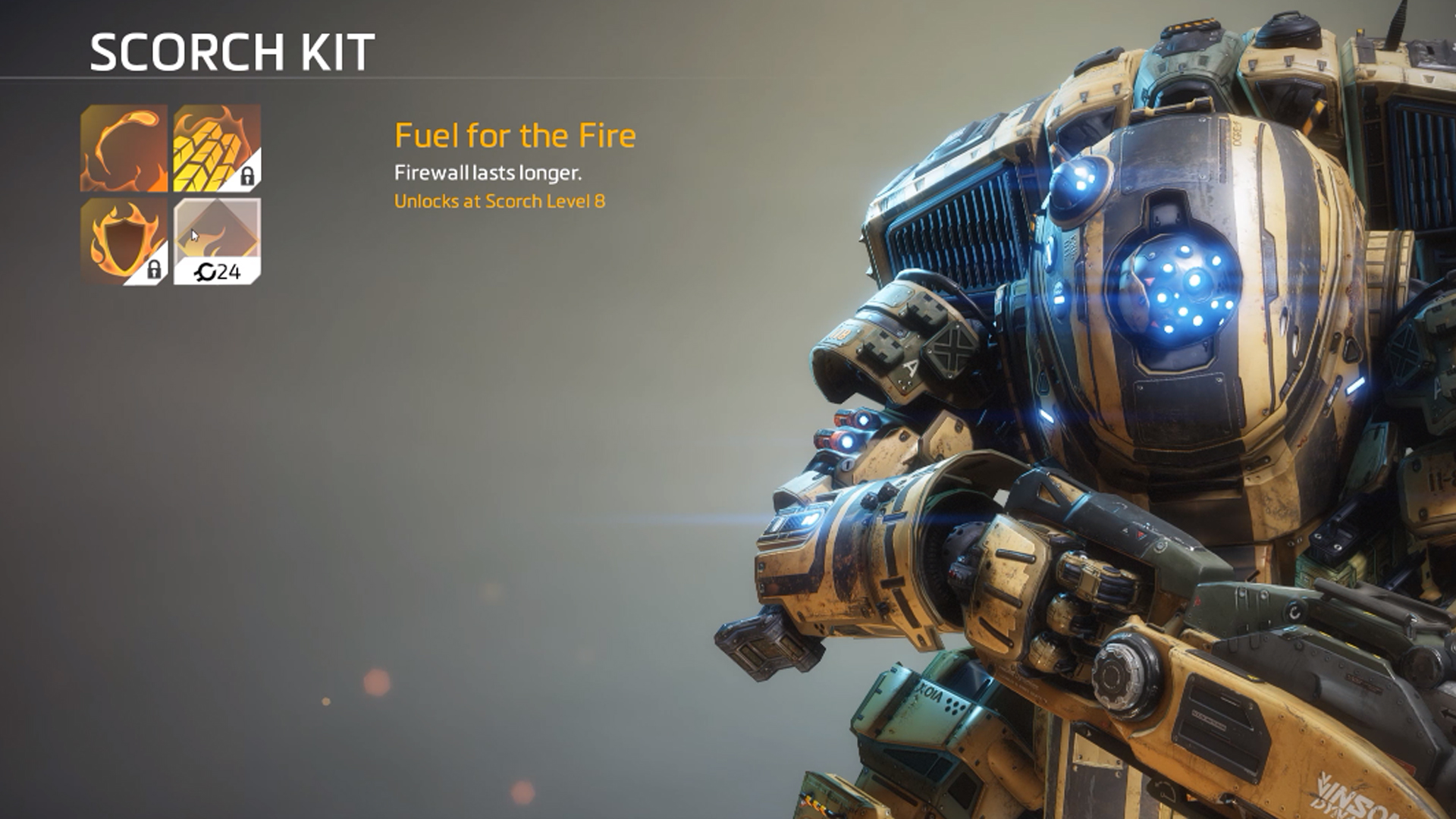This screenshot has width=1456, height=819.
Task: Click the Firewall lasts longer description
Action: (488, 173)
